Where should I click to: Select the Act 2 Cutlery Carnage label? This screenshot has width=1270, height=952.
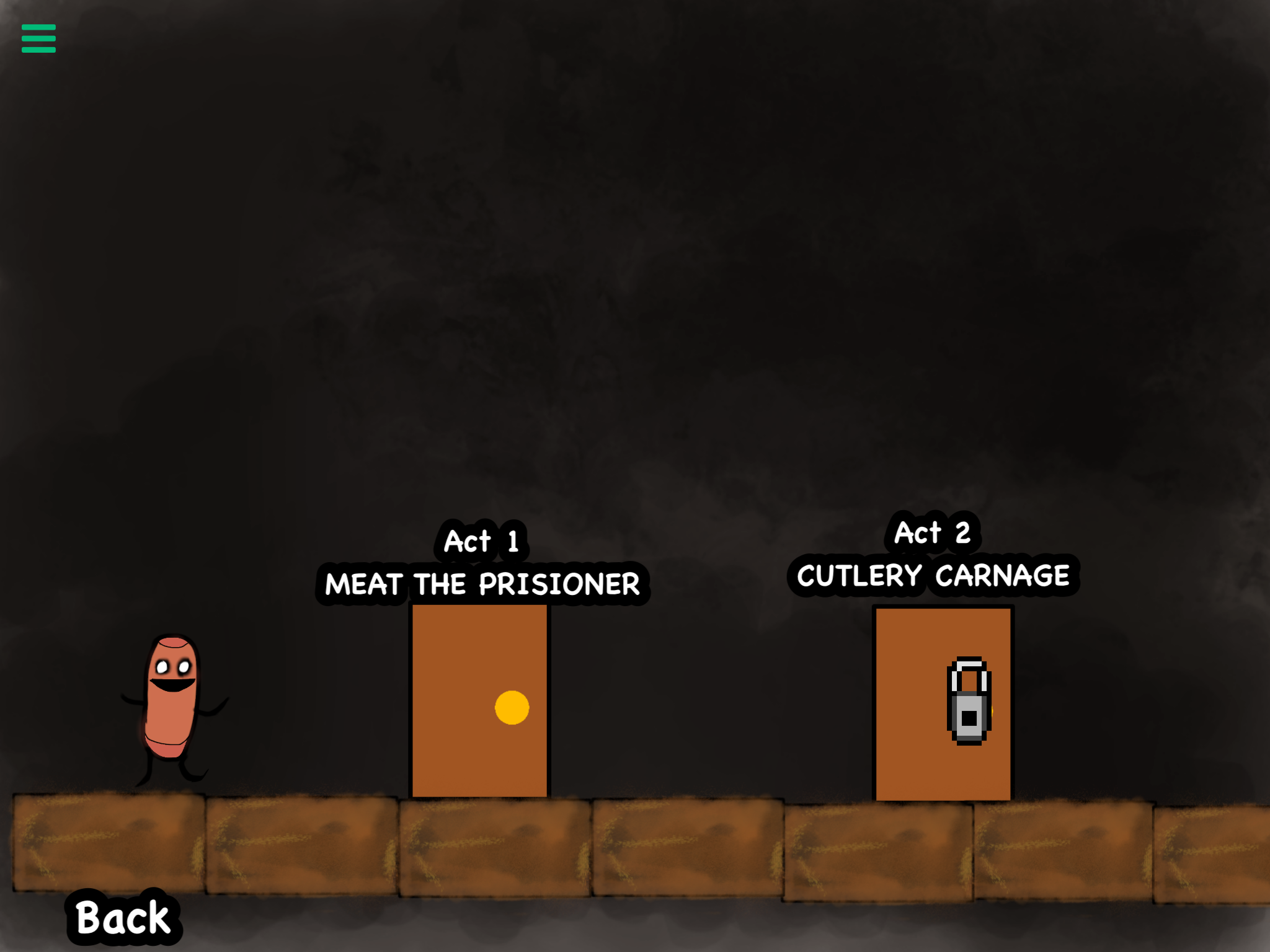pos(935,575)
